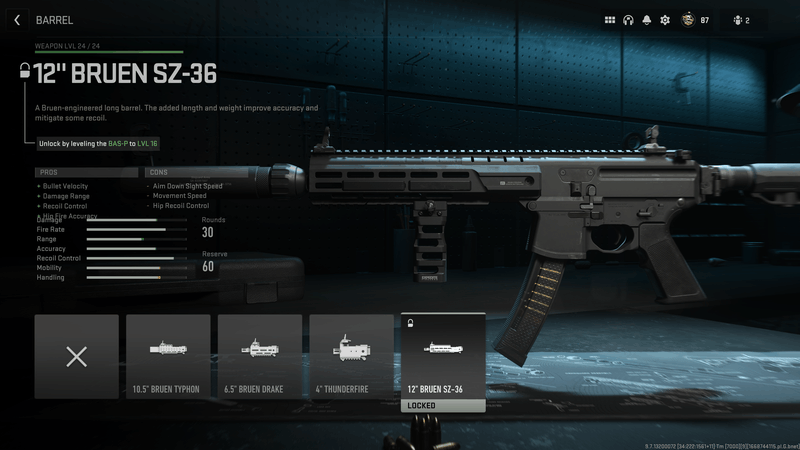The image size is (800, 450).
Task: Choose the 6.5" Bruen Drake barrel
Action: pyautogui.click(x=260, y=357)
